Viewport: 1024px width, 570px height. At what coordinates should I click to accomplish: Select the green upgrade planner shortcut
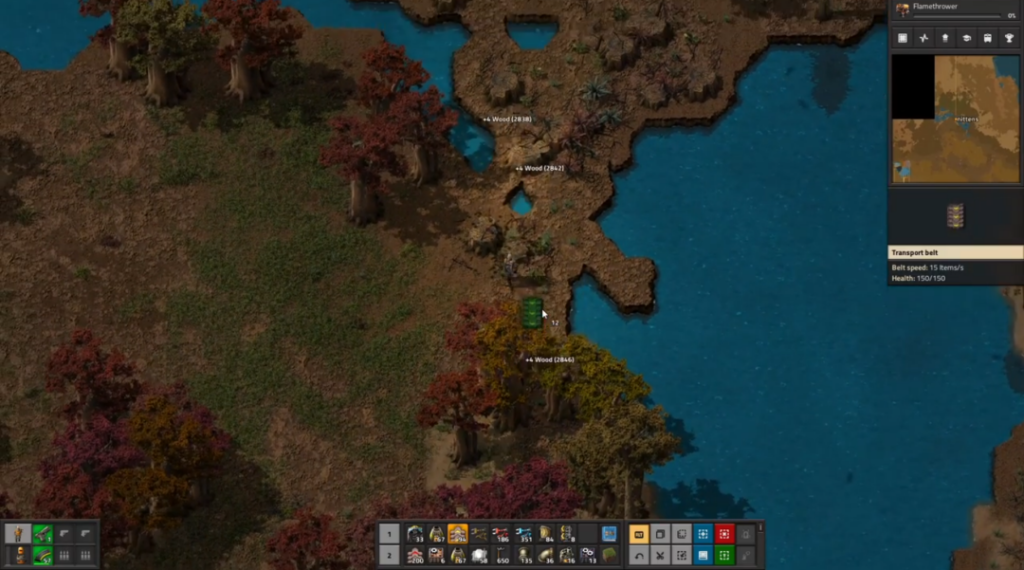pos(724,555)
